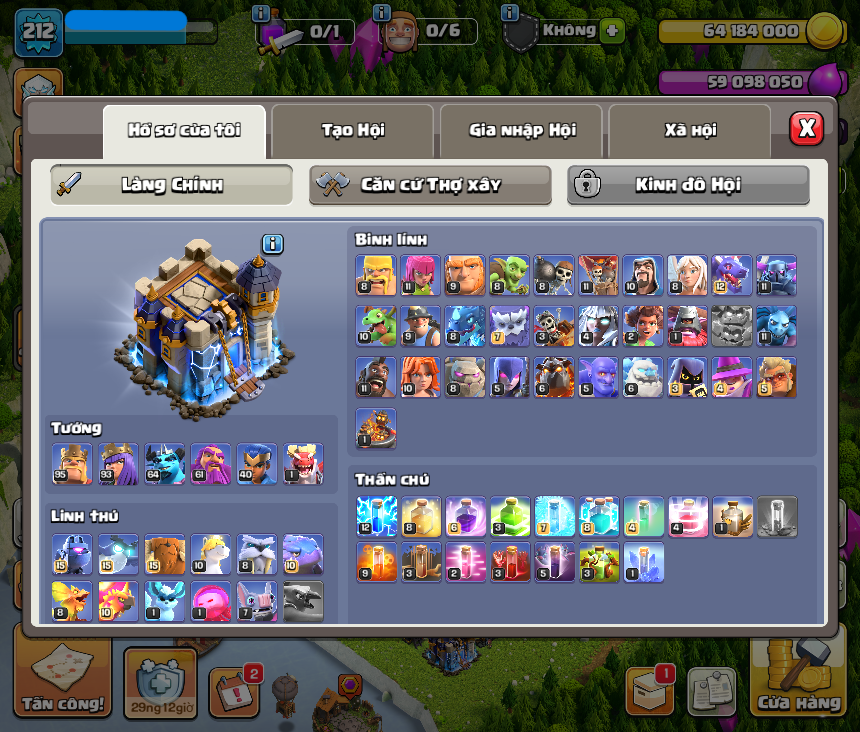Switch to Căn cứ Thợ xây view
Image resolution: width=860 pixels, height=732 pixels.
click(430, 185)
